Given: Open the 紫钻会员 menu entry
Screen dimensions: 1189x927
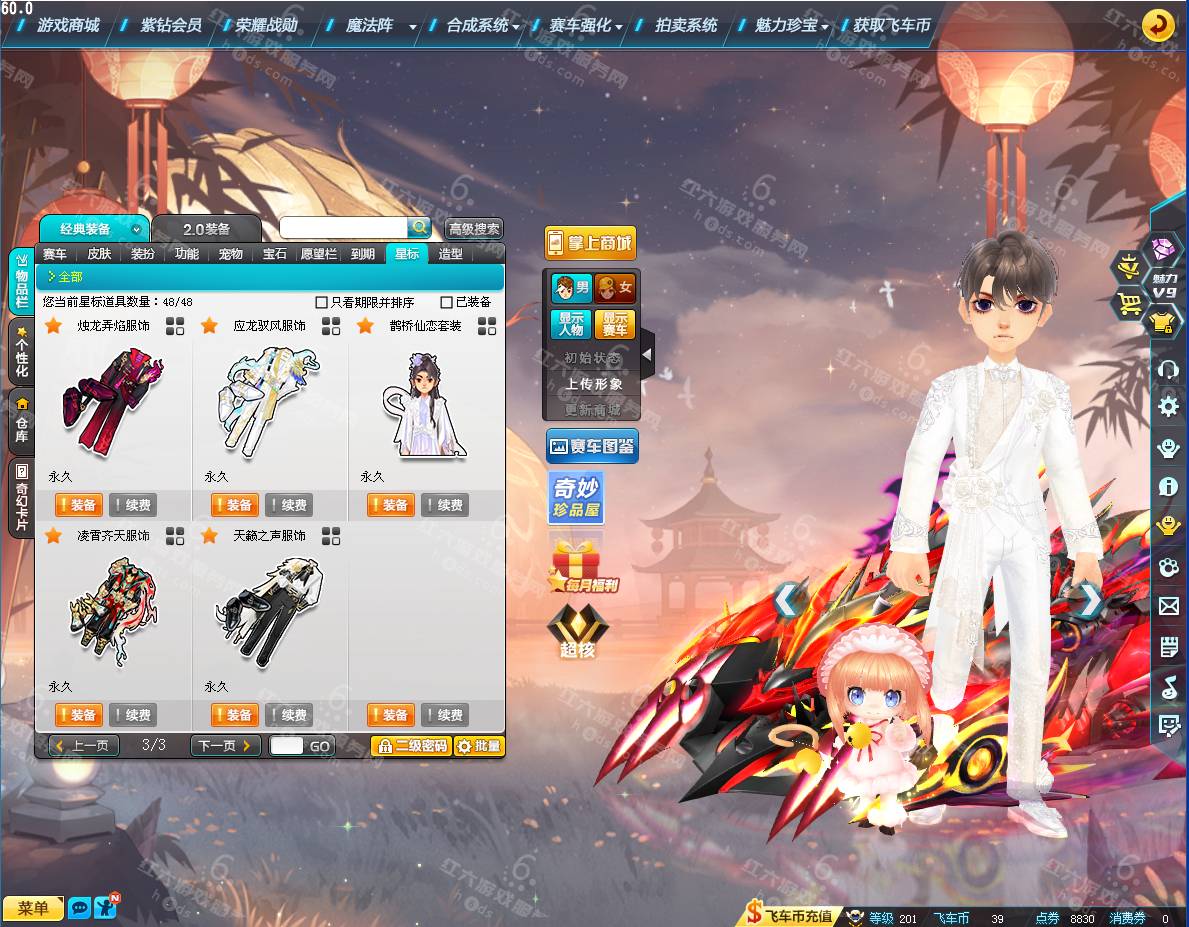Looking at the screenshot, I should click(x=171, y=25).
